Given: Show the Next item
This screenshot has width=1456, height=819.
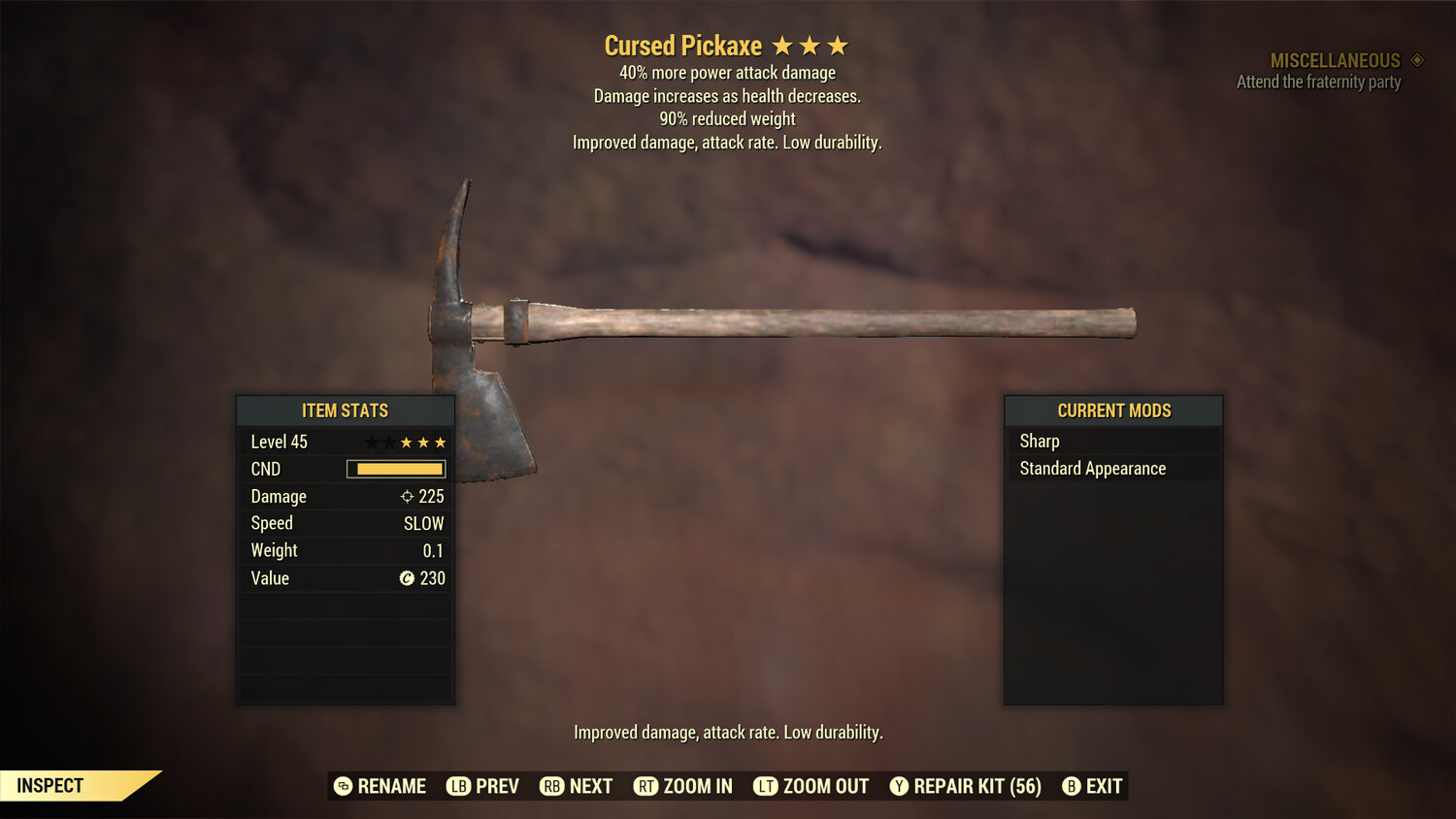Looking at the screenshot, I should [577, 786].
